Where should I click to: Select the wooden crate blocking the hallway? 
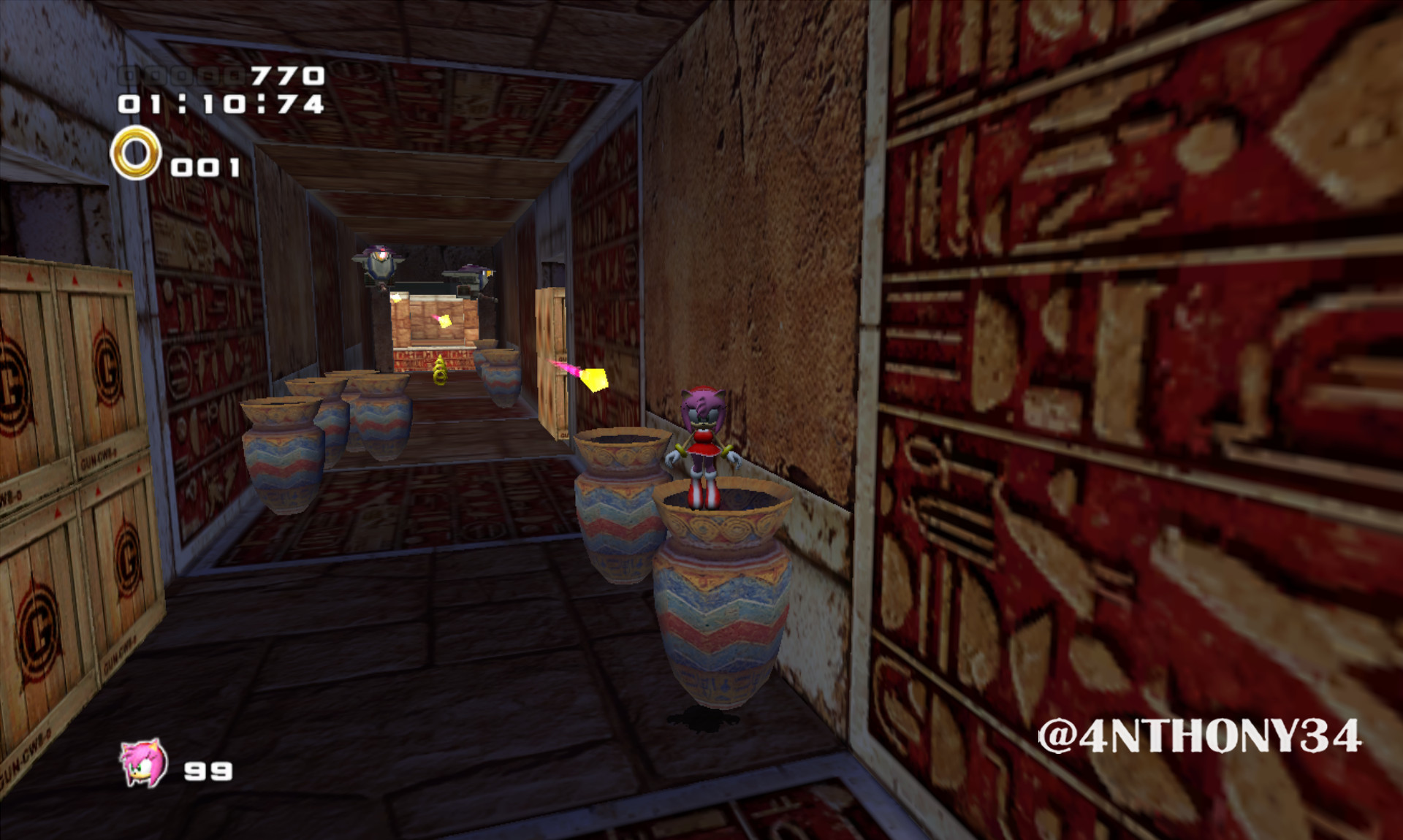point(552,343)
